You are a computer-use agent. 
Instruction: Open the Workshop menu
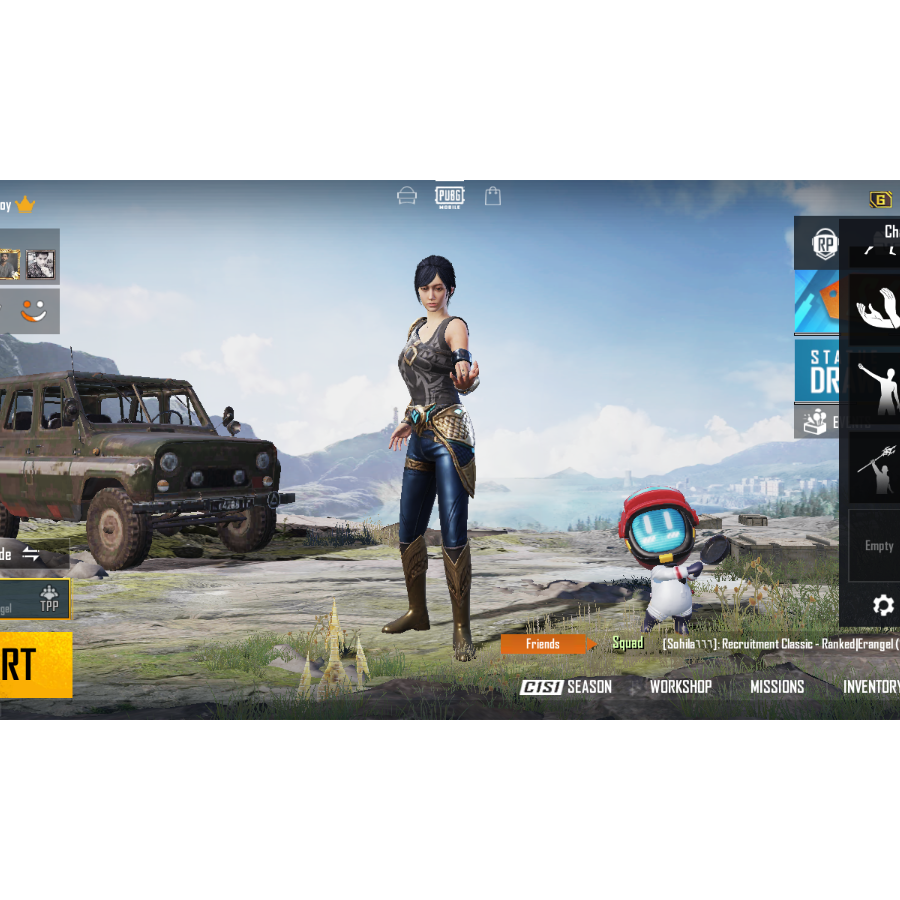coord(681,687)
